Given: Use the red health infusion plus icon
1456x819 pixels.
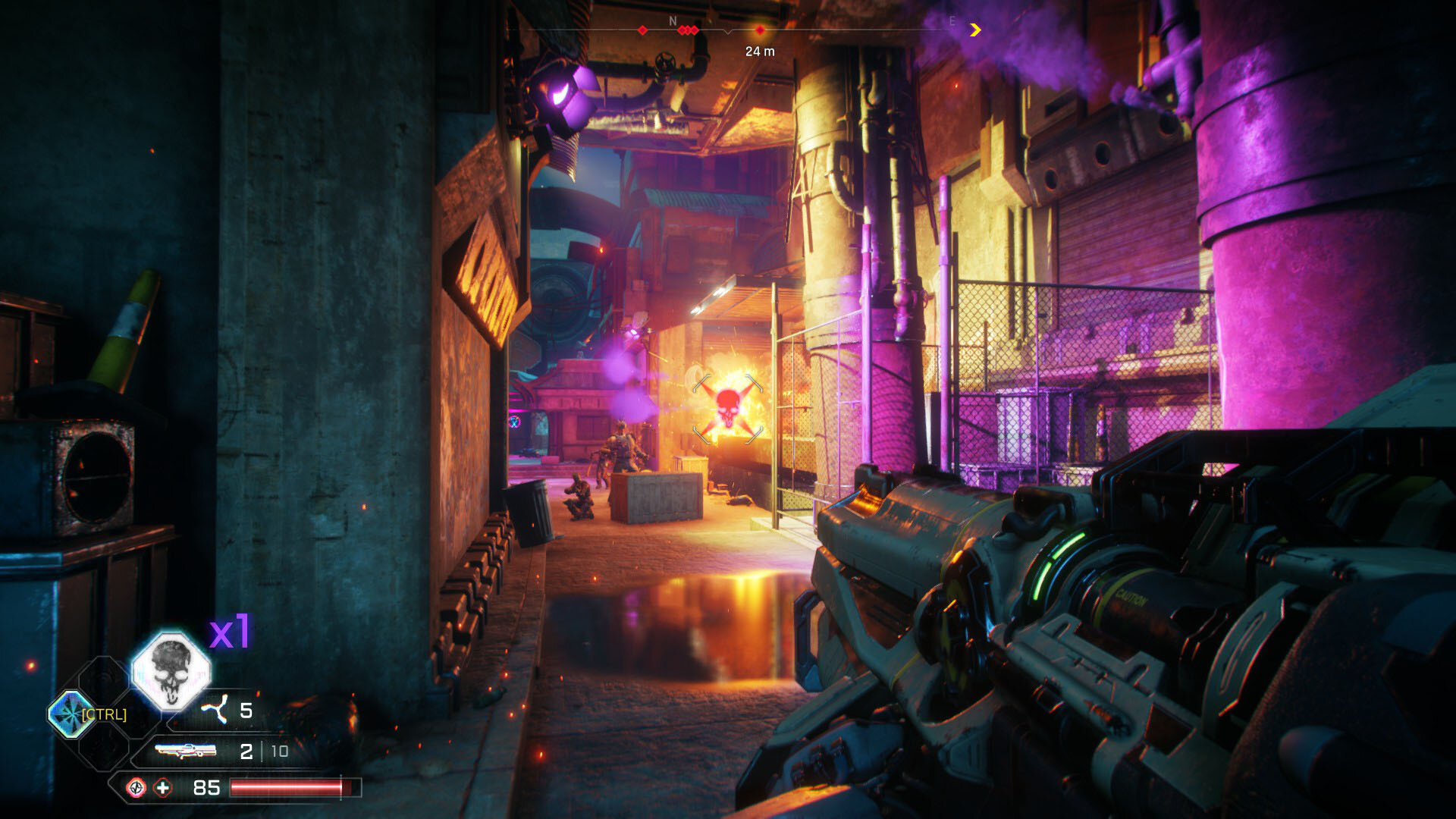Looking at the screenshot, I should (x=163, y=788).
